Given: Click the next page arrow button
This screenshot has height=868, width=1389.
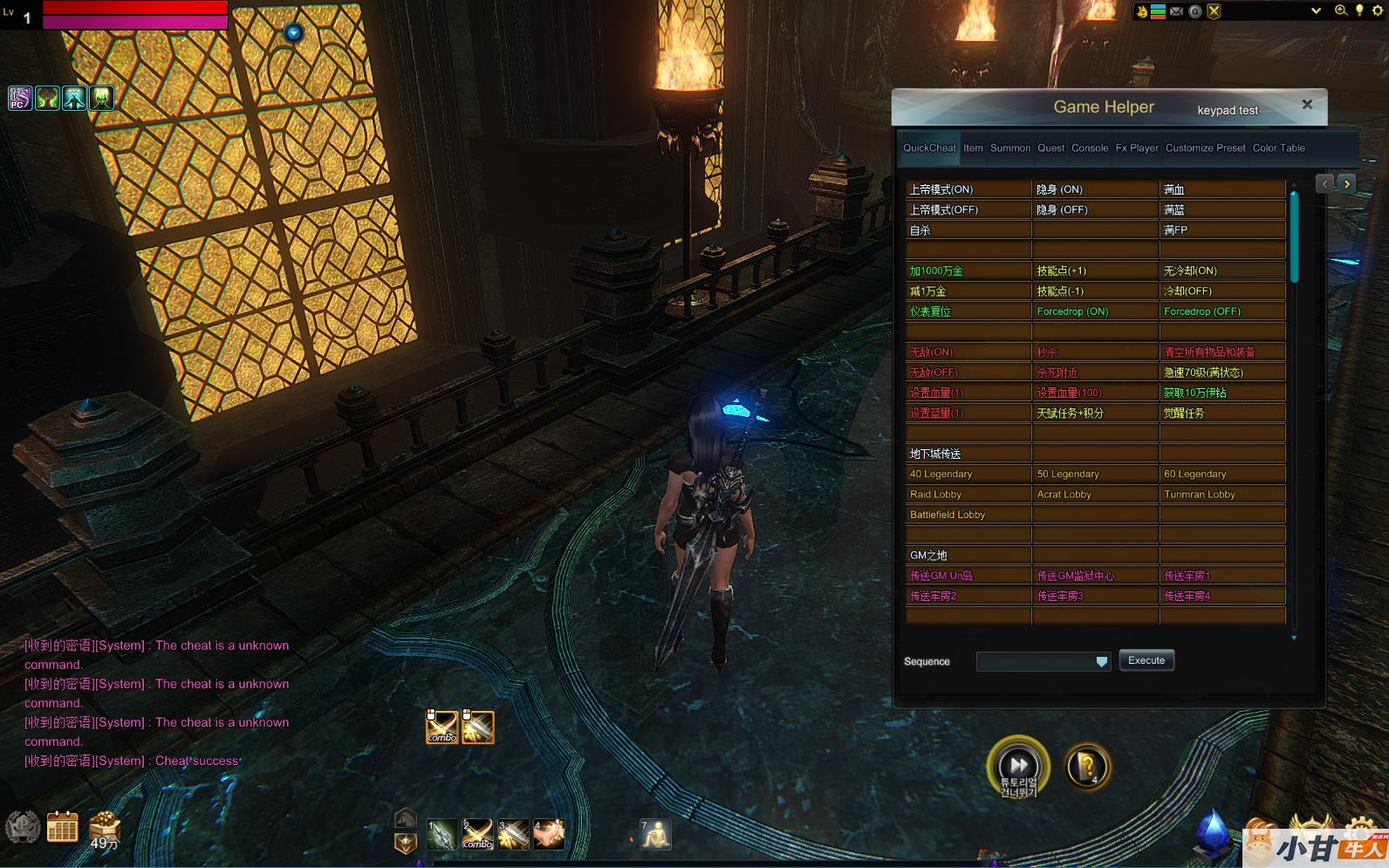Looking at the screenshot, I should click(x=1347, y=184).
